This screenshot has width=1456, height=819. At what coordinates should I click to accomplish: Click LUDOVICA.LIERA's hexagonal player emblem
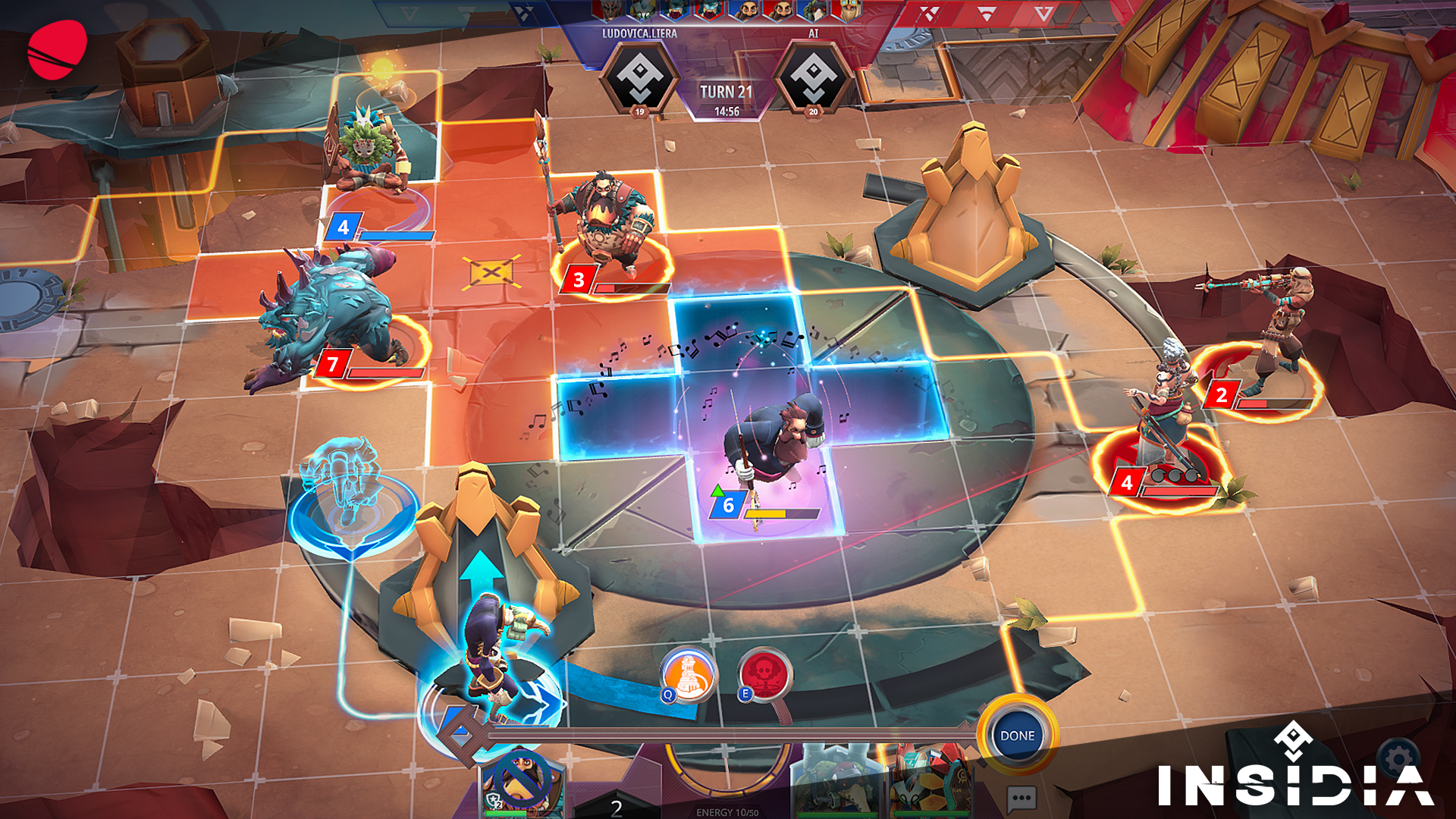pyautogui.click(x=640, y=77)
